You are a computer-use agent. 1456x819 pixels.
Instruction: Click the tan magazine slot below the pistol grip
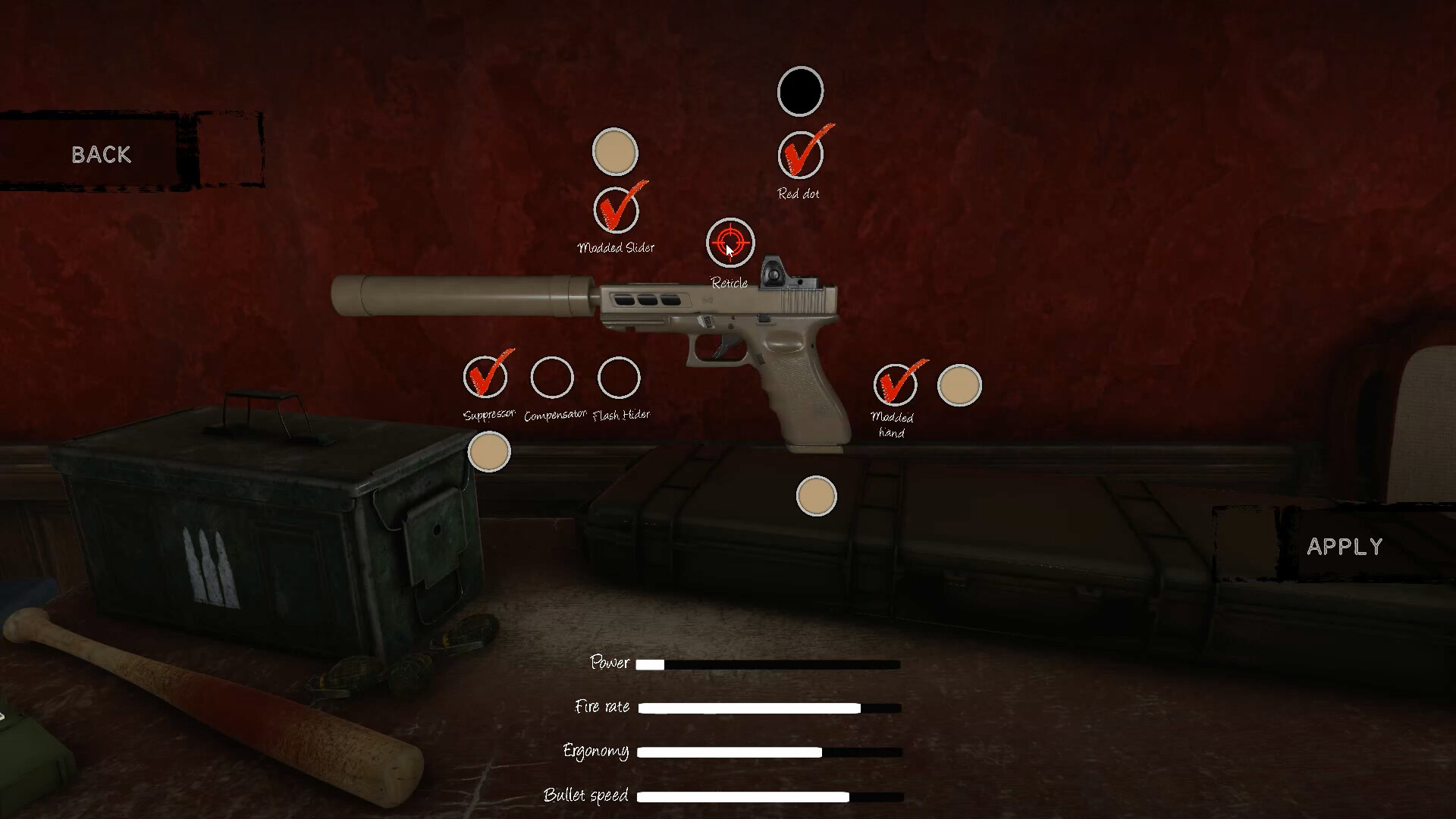pyautogui.click(x=815, y=495)
